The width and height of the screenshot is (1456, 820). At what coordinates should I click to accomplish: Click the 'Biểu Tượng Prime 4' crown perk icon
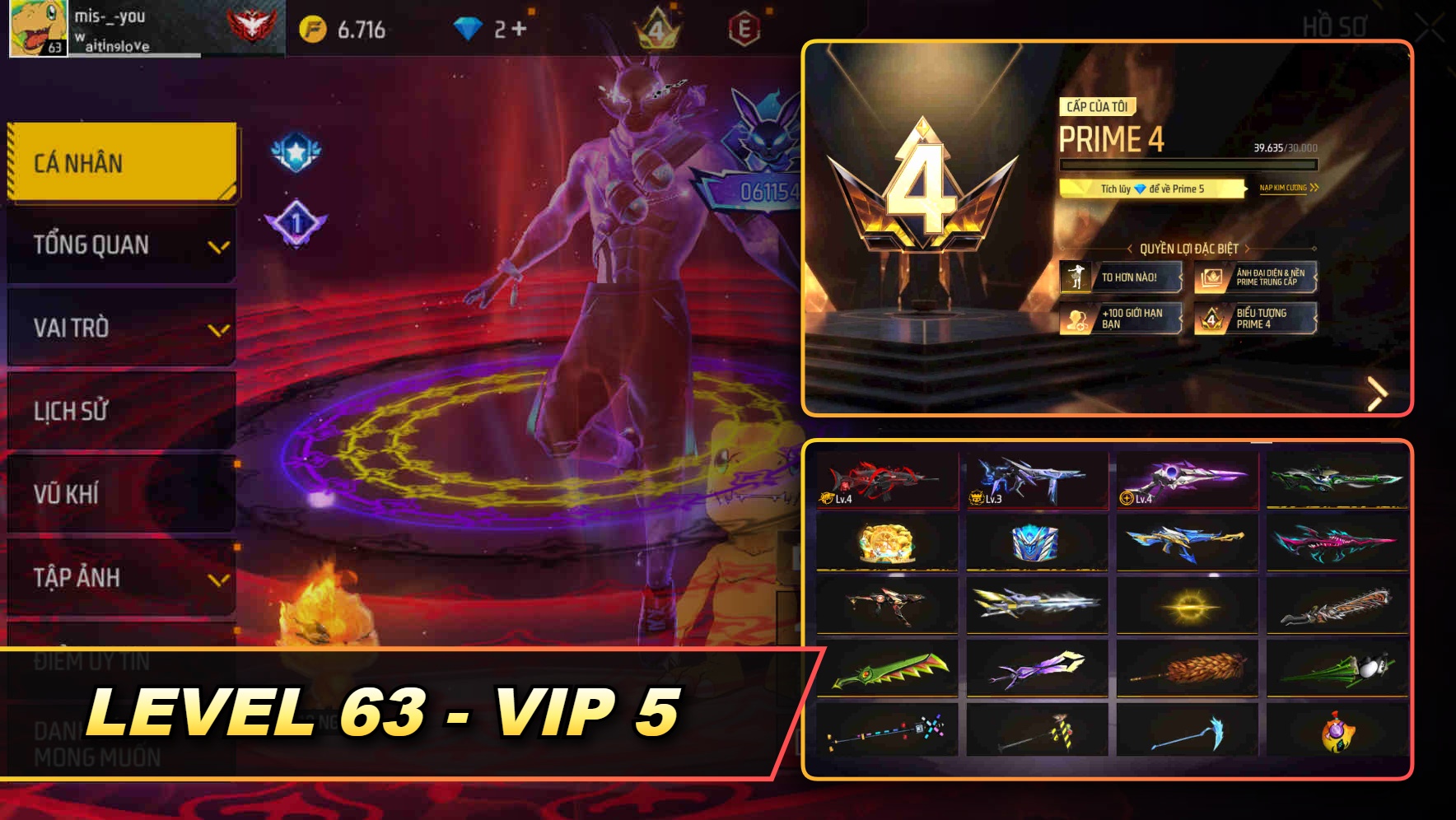click(1210, 320)
